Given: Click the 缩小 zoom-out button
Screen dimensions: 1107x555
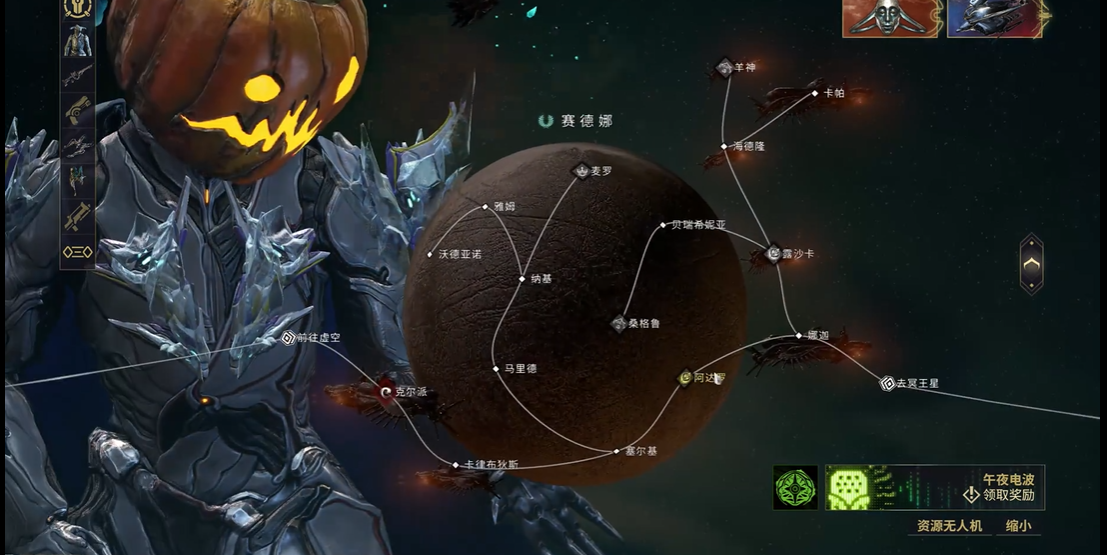Looking at the screenshot, I should 1018,525.
